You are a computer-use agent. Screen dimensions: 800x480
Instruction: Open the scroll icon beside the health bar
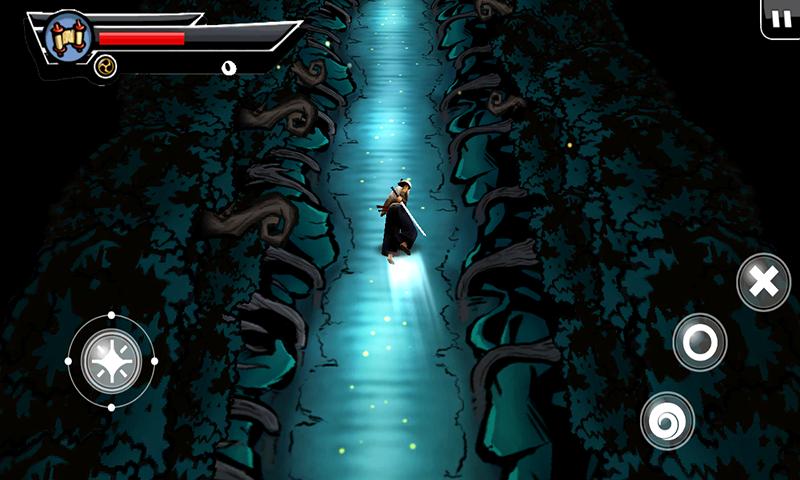click(69, 36)
